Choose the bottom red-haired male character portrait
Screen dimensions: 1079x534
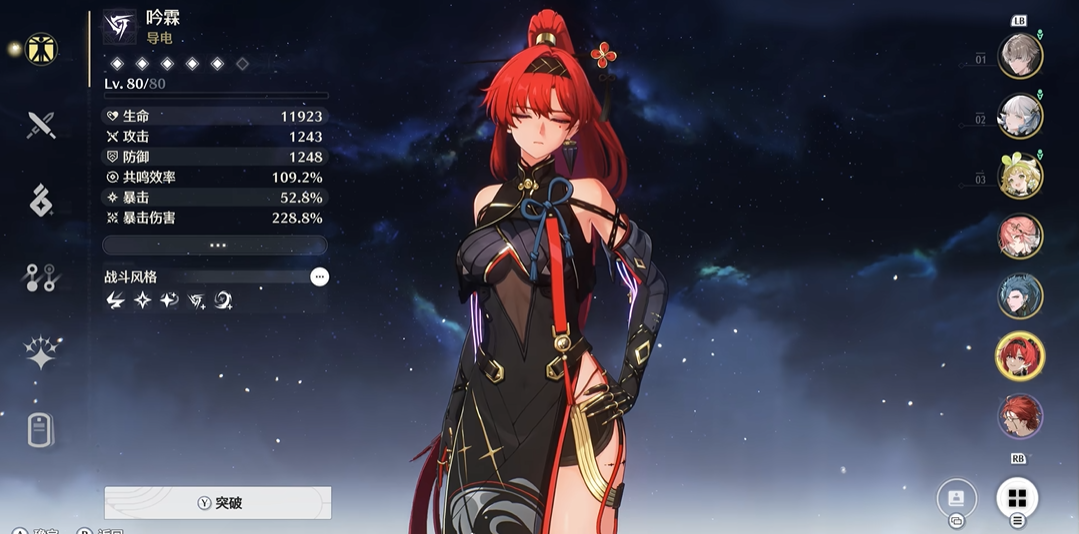point(1020,416)
